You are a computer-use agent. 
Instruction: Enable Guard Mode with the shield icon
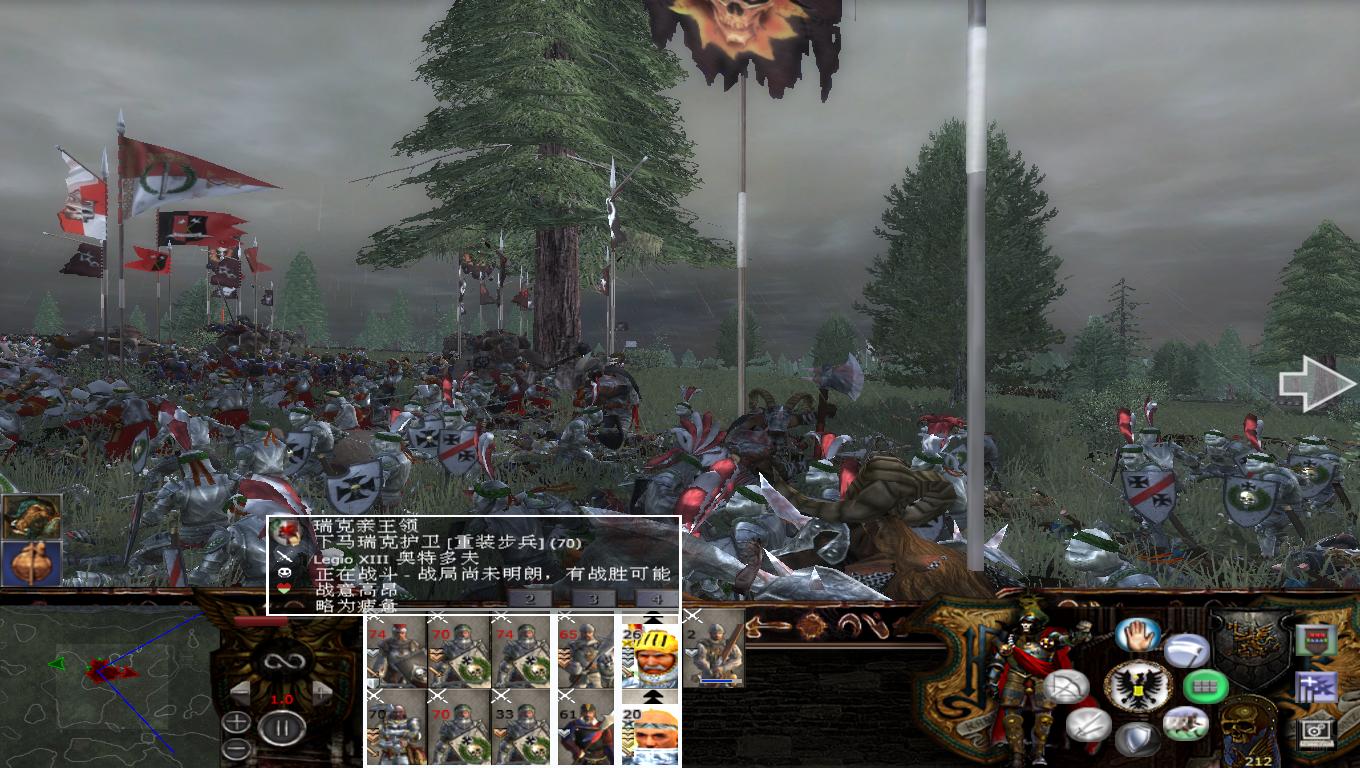coord(1137,737)
